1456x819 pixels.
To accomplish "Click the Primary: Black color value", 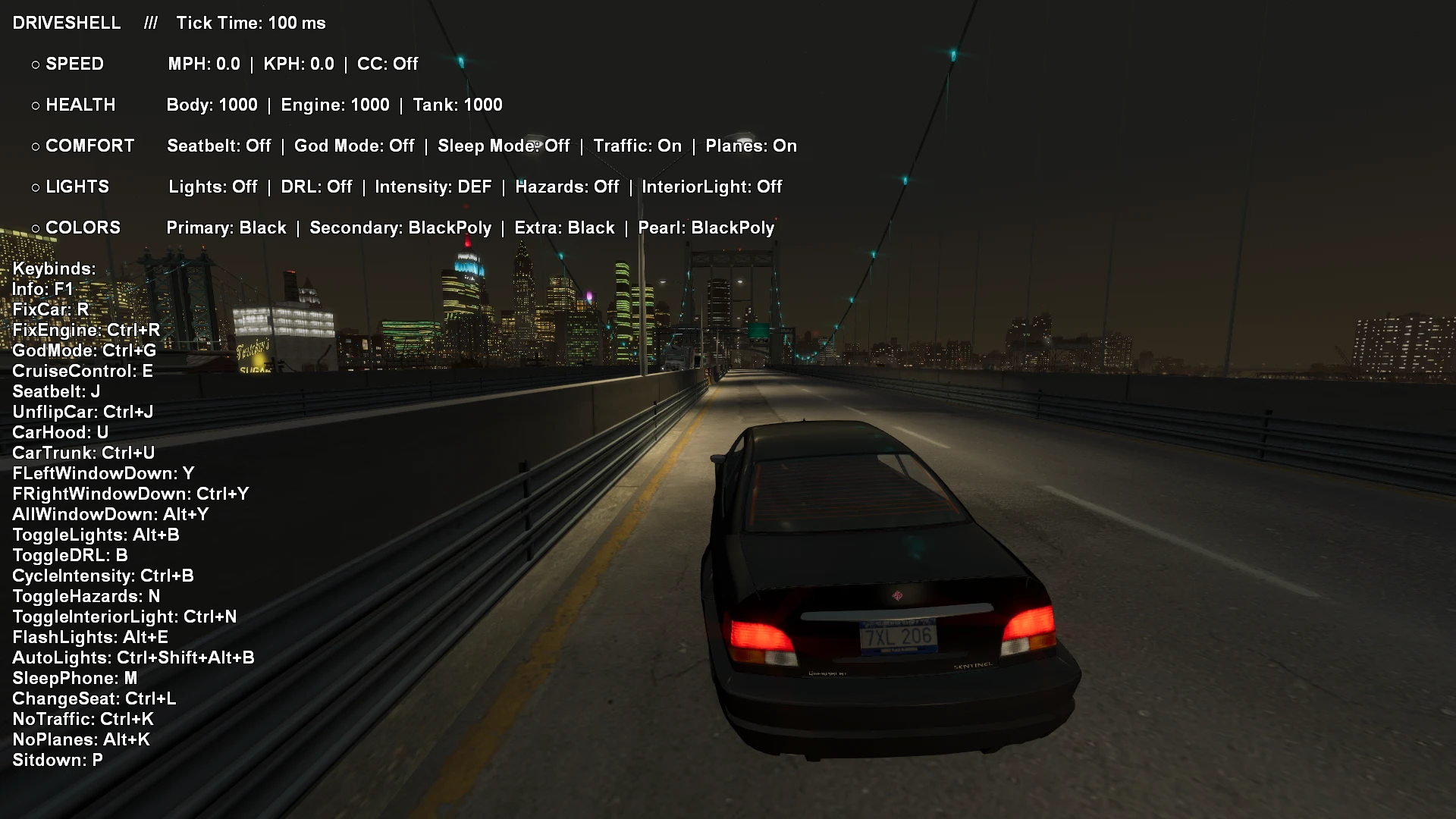I will [225, 227].
